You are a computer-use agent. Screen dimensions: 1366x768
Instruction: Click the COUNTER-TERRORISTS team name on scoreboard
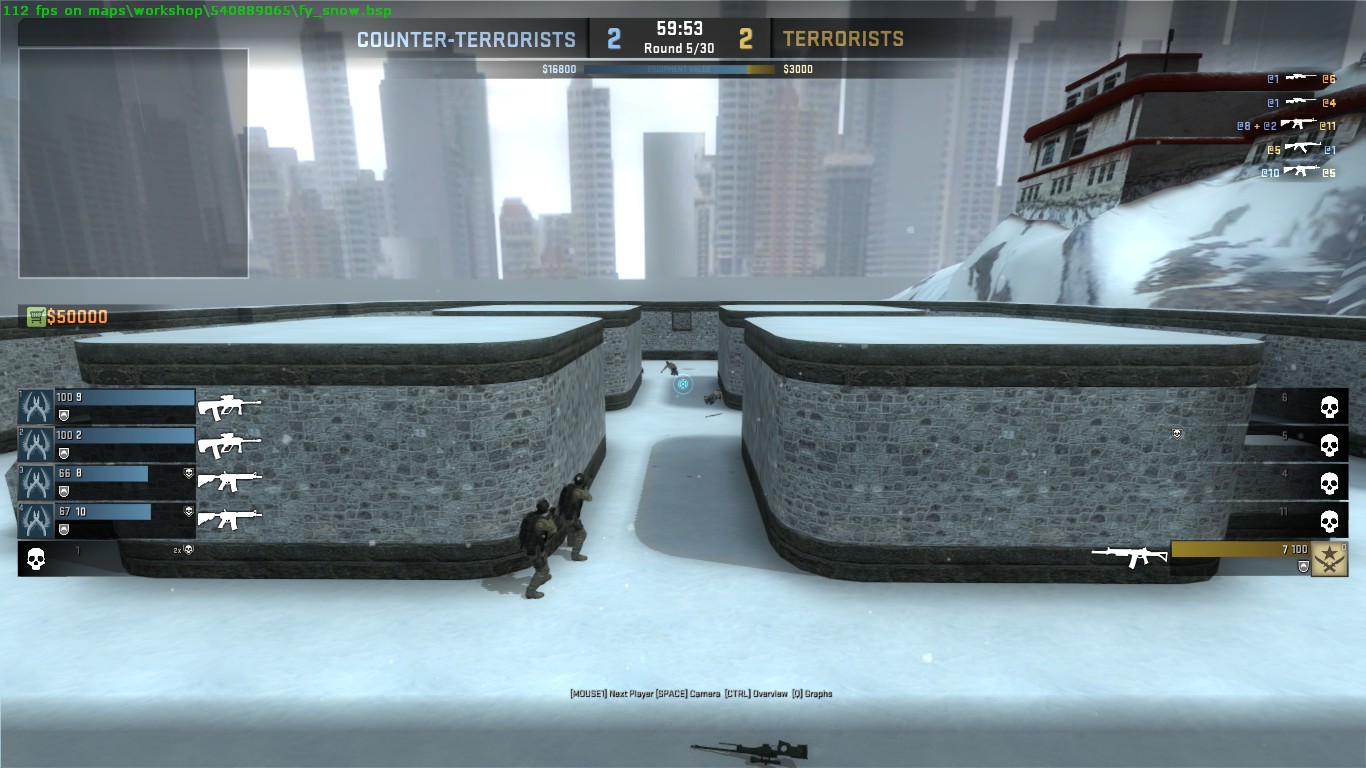[466, 40]
